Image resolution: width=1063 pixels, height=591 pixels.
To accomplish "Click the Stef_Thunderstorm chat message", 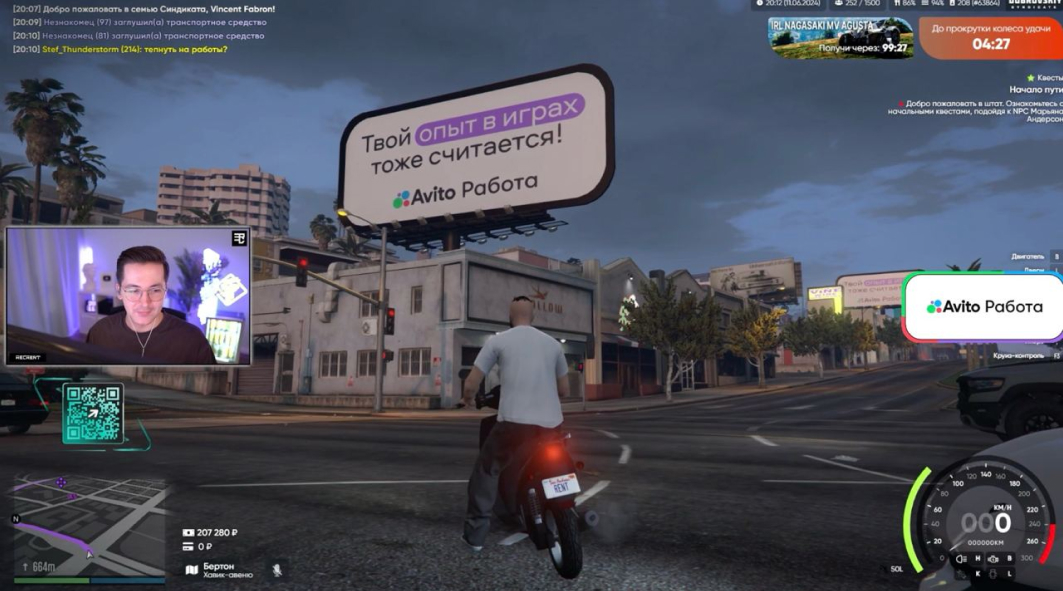I will [x=135, y=49].
